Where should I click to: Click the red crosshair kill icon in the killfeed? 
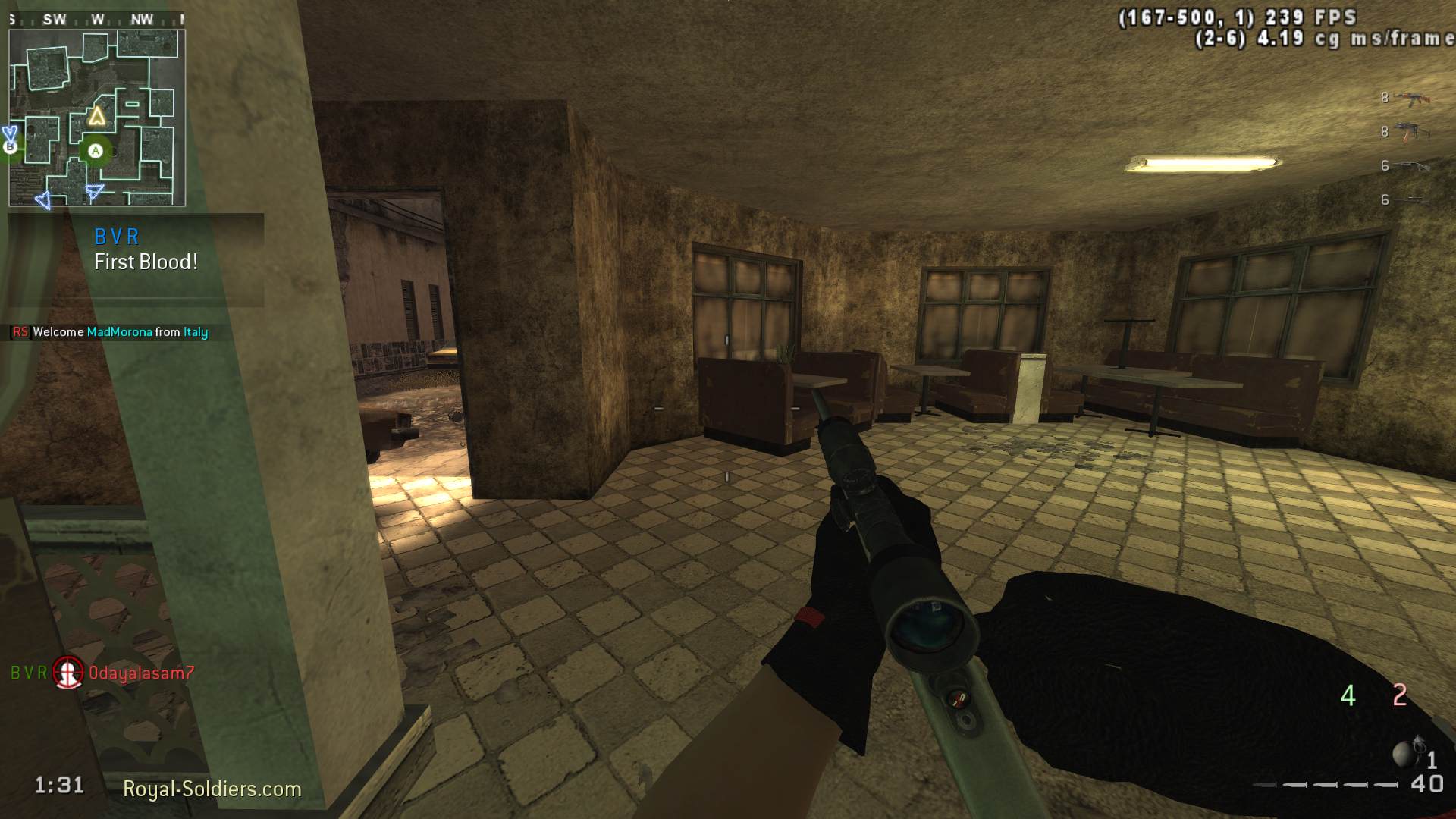(x=67, y=673)
